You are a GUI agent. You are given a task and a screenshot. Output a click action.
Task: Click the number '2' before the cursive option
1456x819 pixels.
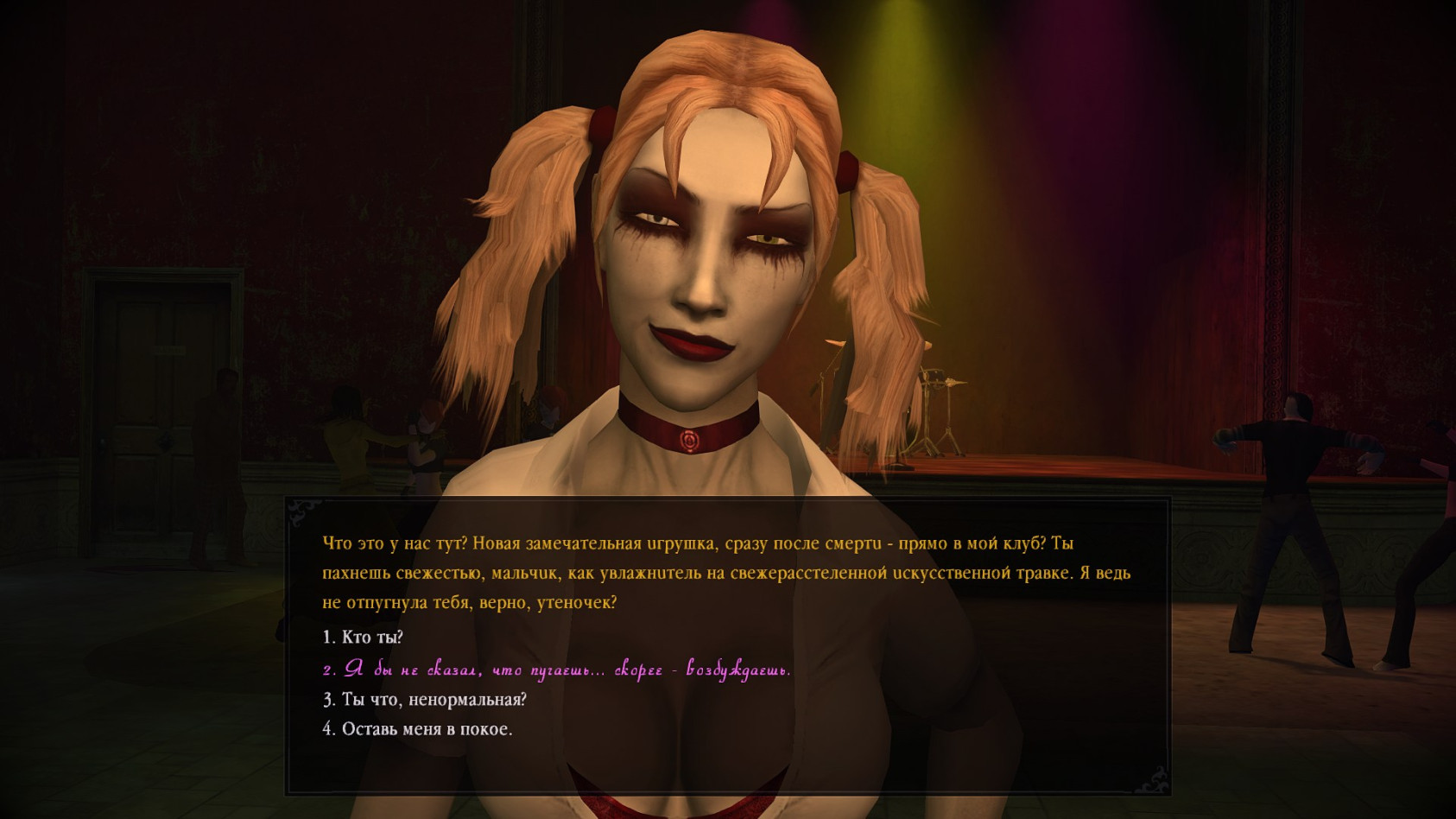click(327, 670)
